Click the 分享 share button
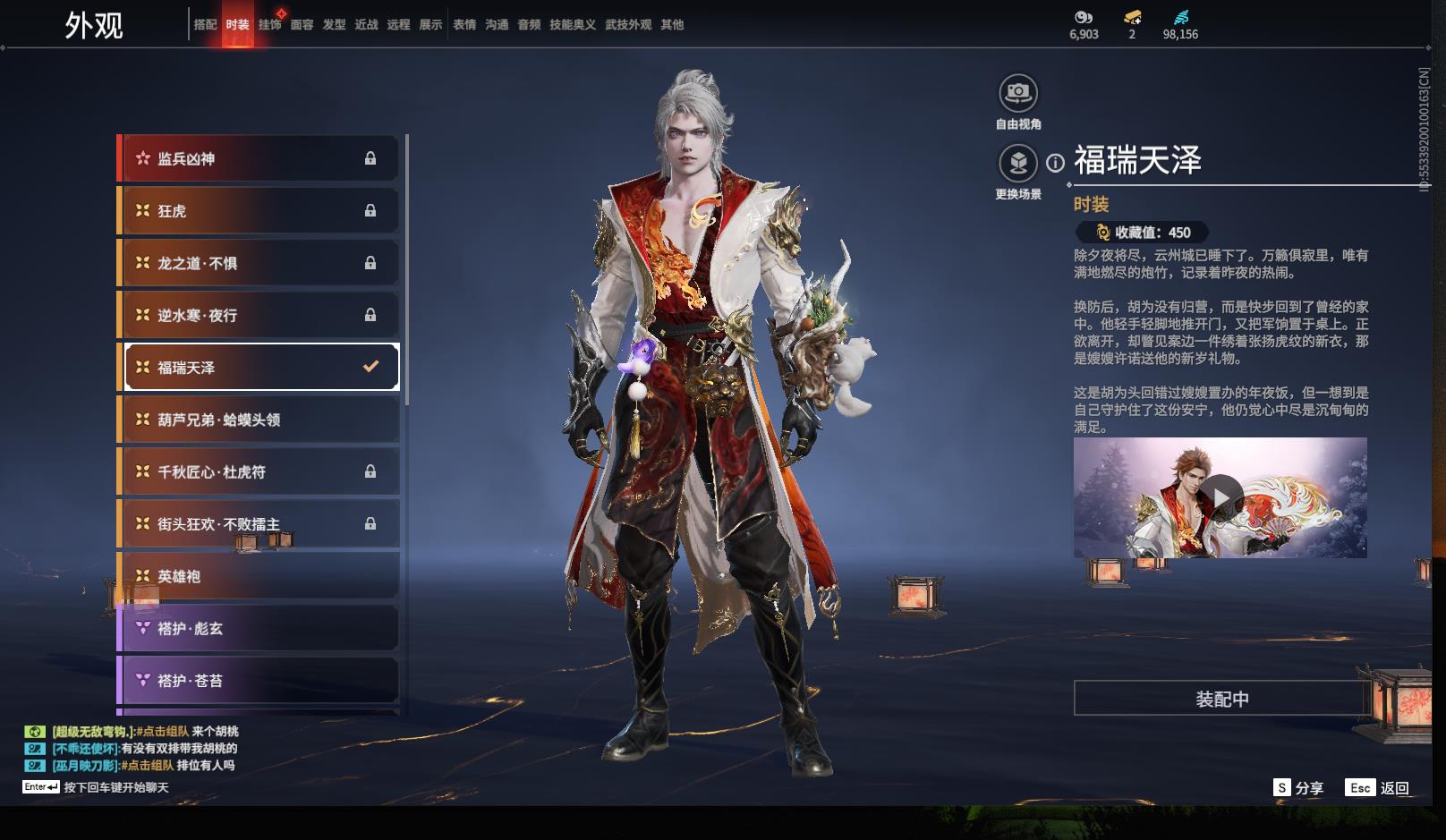Image resolution: width=1446 pixels, height=840 pixels. point(1298,788)
